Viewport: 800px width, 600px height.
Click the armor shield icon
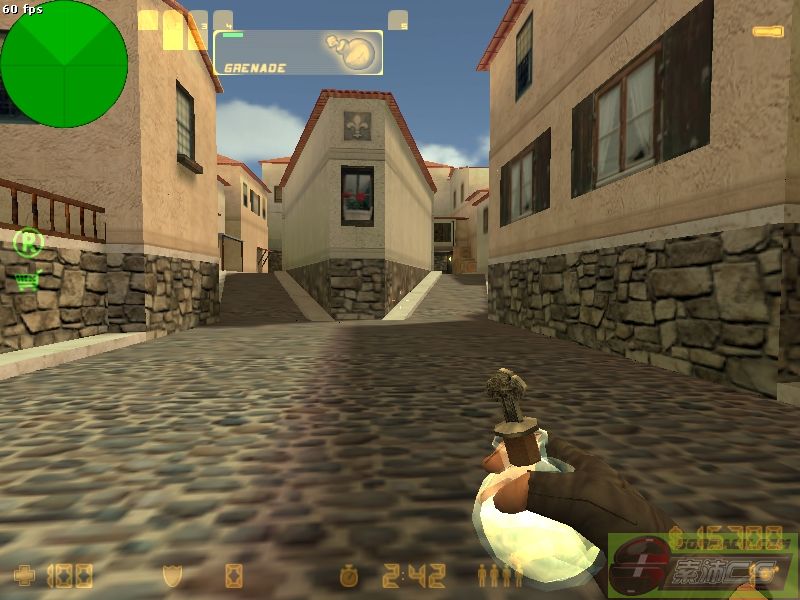tap(172, 576)
